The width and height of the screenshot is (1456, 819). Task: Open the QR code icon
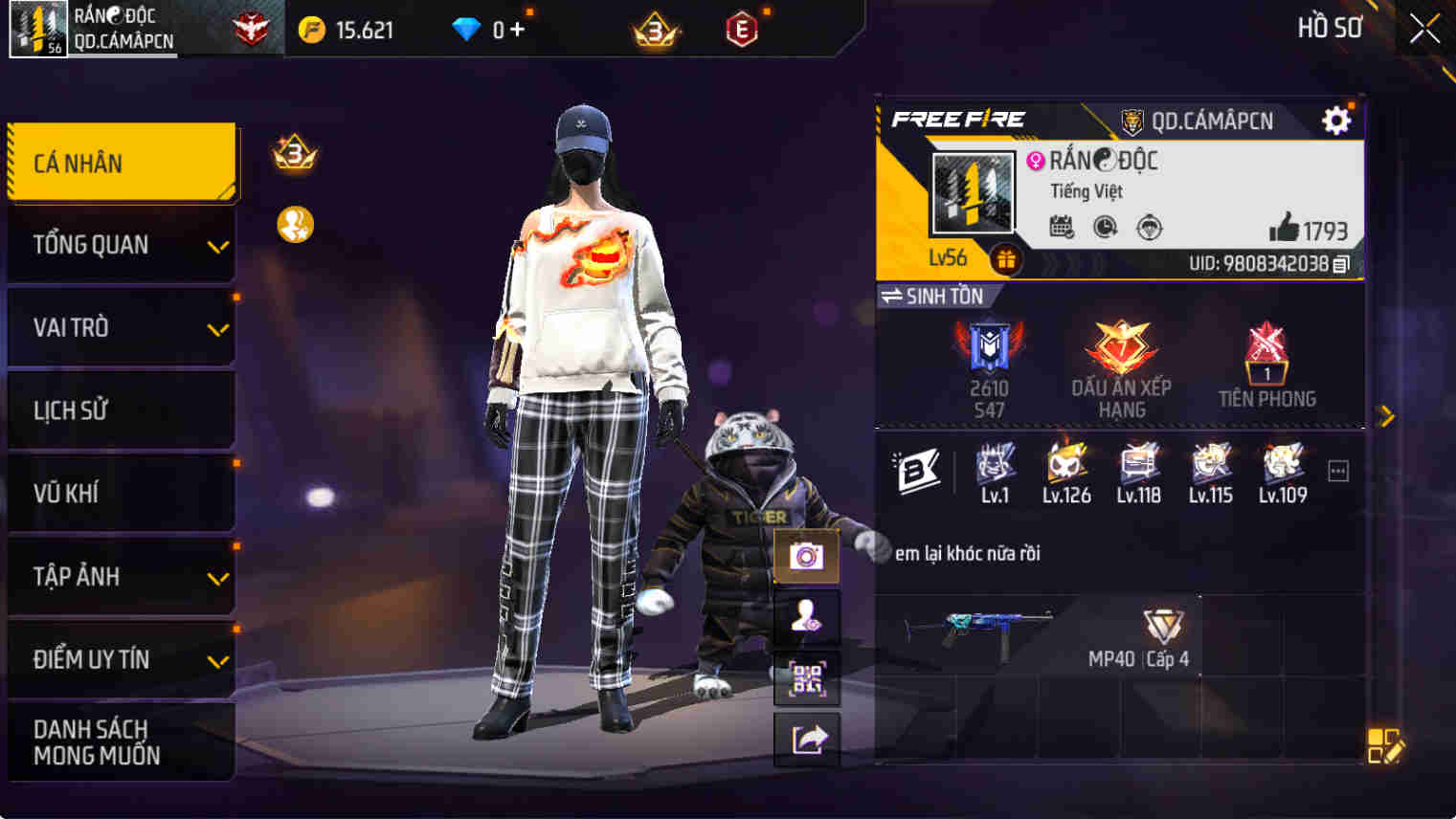[x=807, y=678]
